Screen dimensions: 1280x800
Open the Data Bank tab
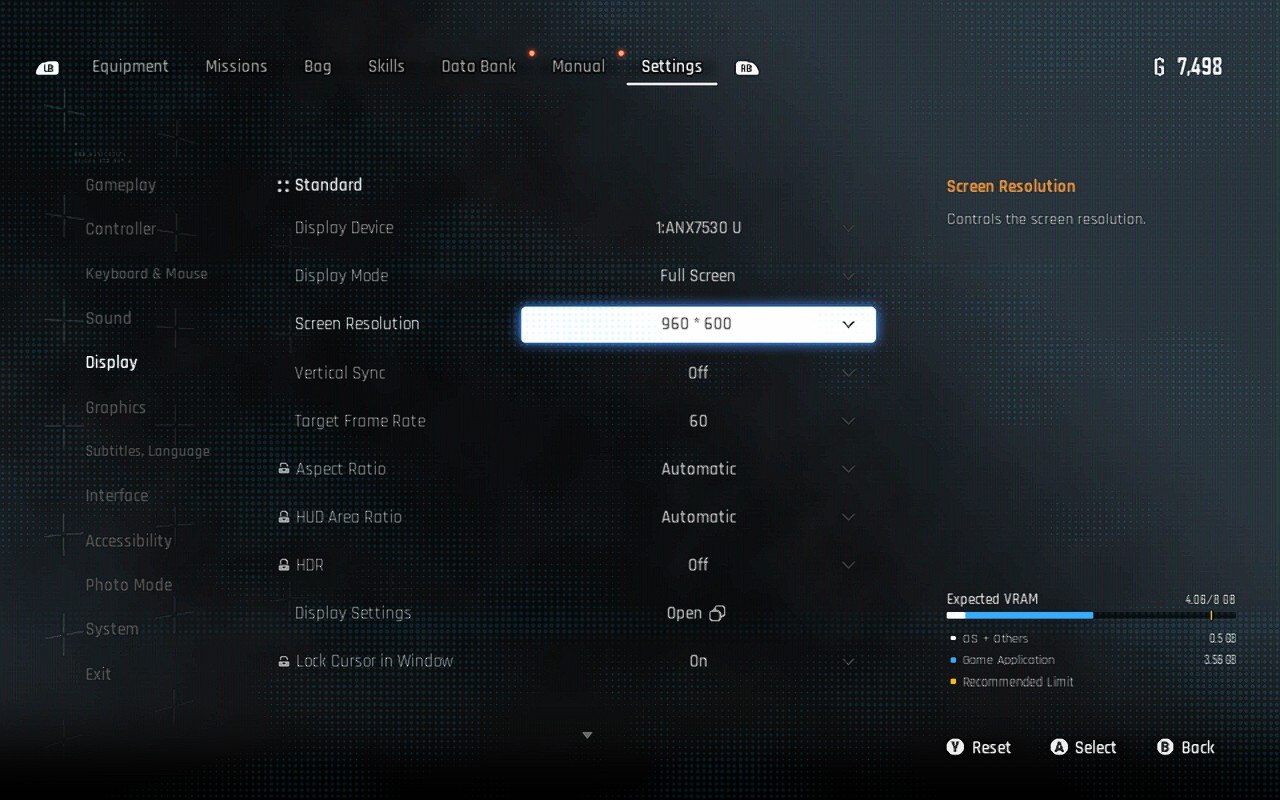pyautogui.click(x=479, y=67)
